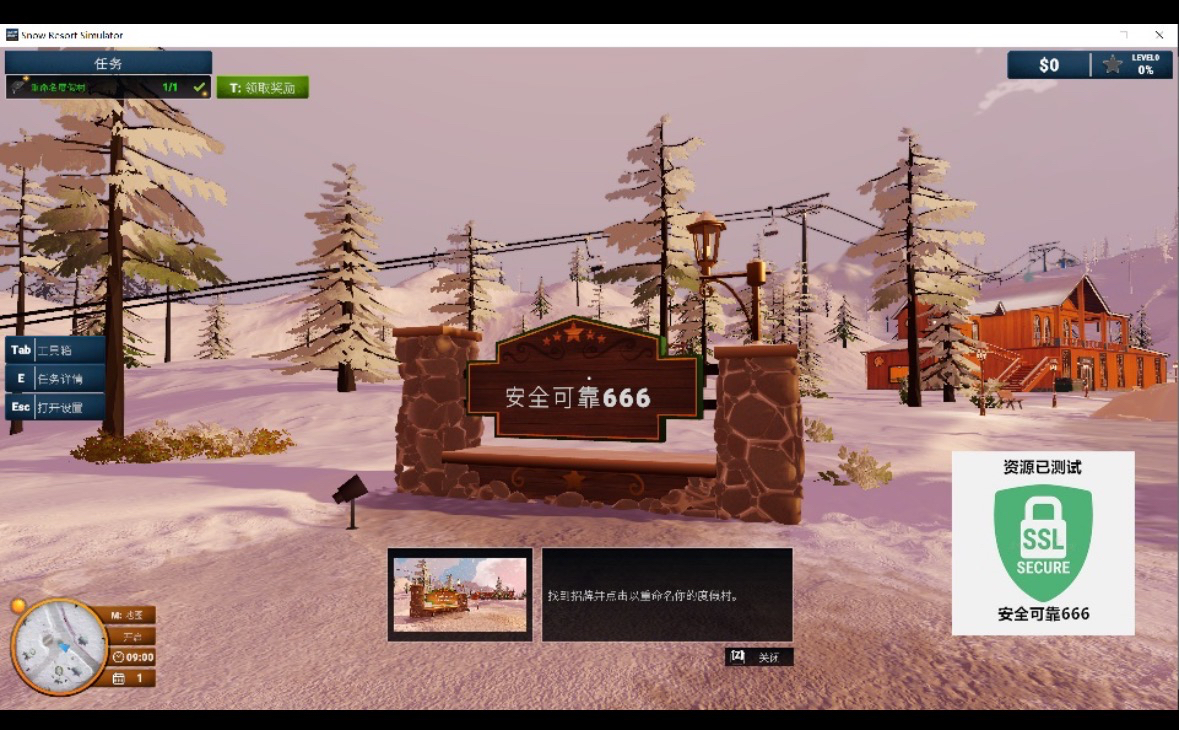Close the Snow Resort Simulator window
Image resolution: width=1179 pixels, height=730 pixels.
tap(1159, 35)
